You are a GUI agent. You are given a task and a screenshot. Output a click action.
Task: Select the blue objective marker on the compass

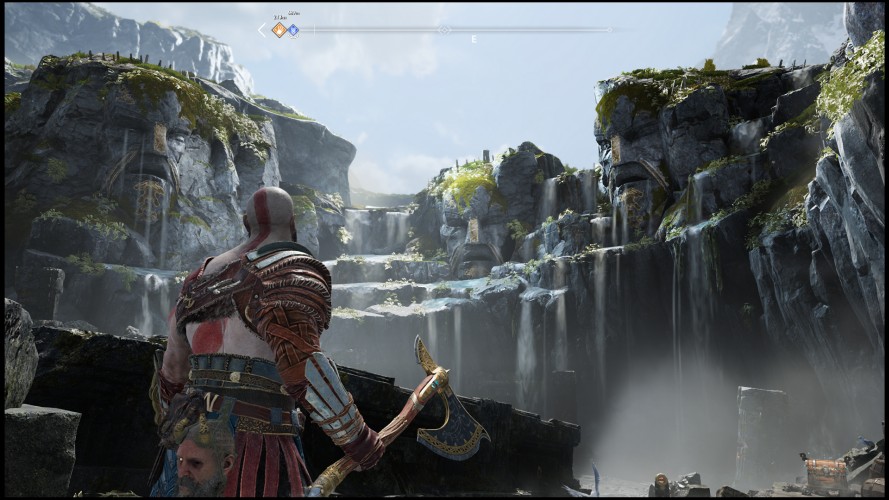(x=293, y=30)
